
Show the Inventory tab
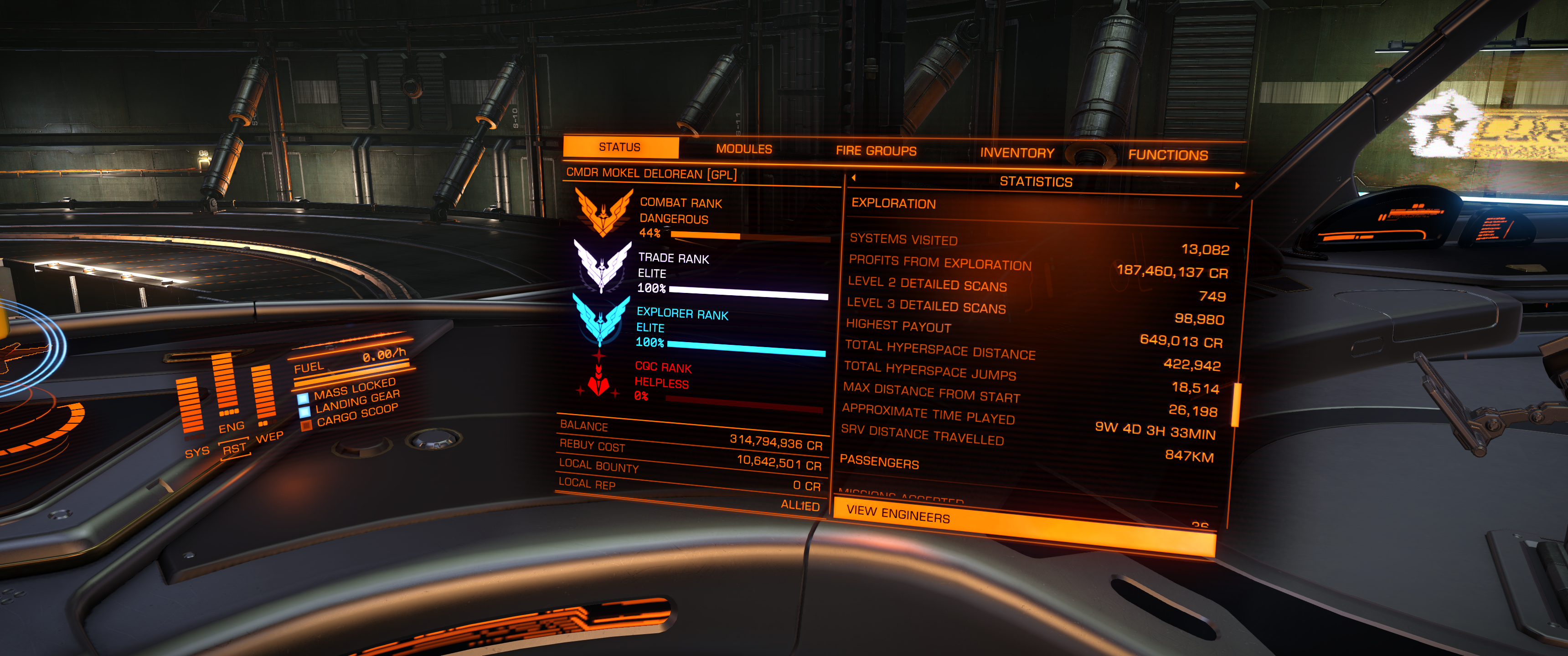[x=1016, y=153]
